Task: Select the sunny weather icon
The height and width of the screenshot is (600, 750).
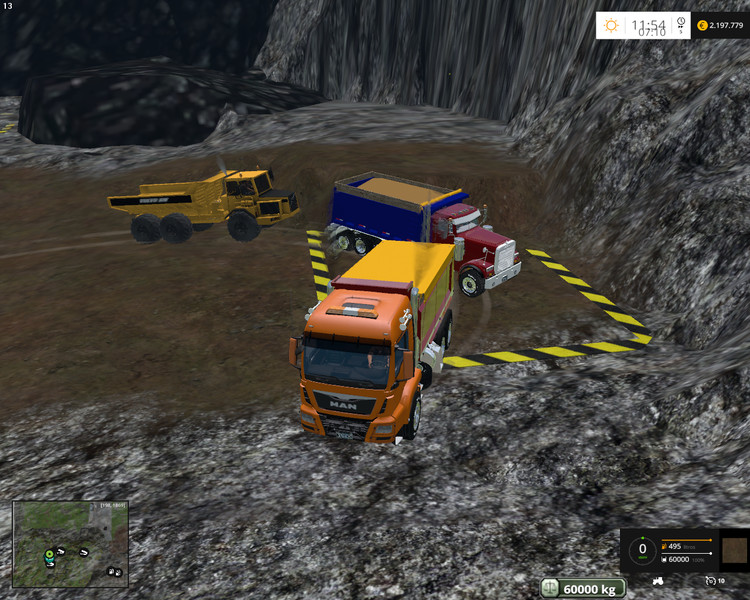Action: 610,24
